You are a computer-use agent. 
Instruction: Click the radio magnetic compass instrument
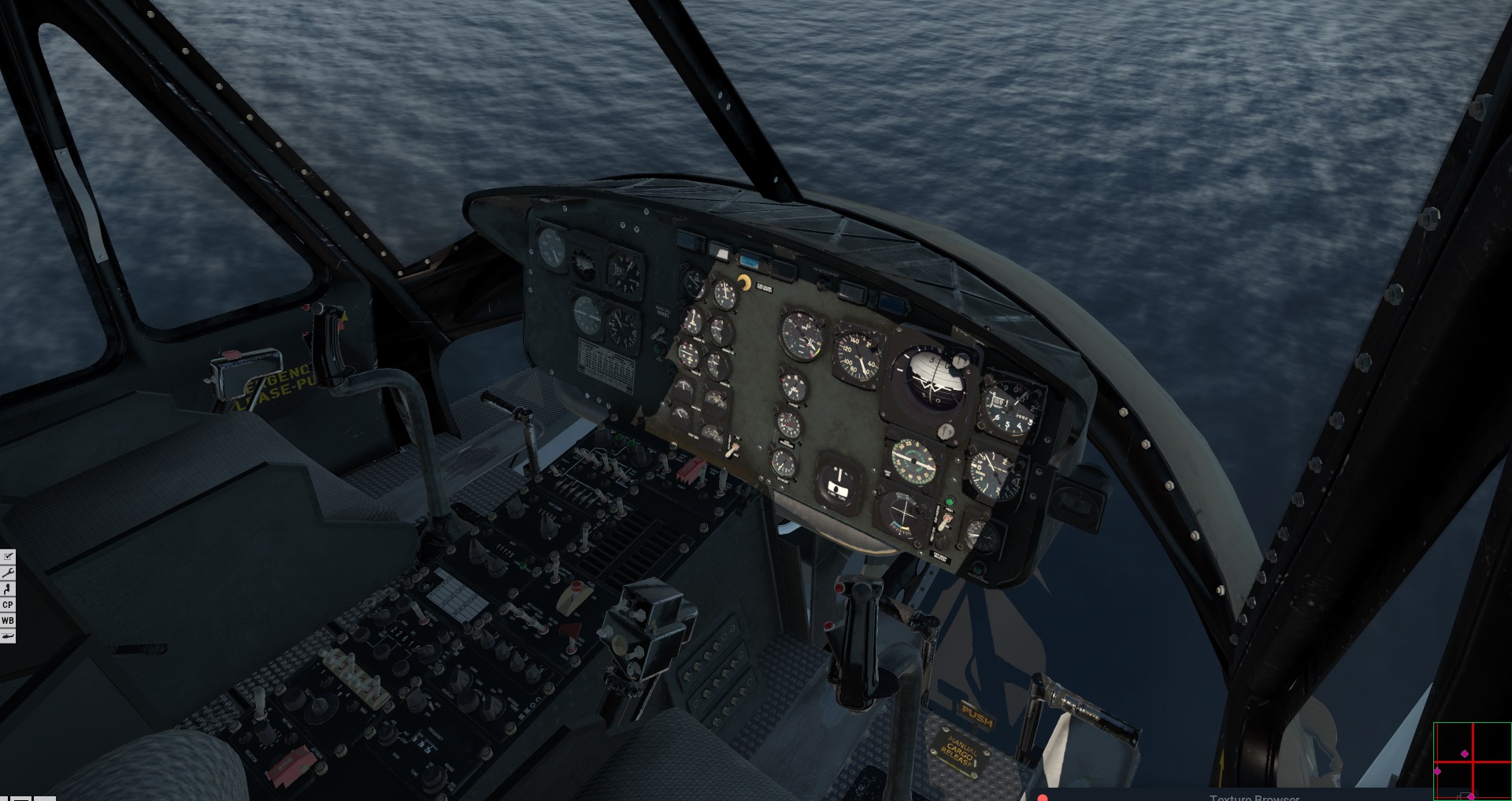pyautogui.click(x=913, y=461)
